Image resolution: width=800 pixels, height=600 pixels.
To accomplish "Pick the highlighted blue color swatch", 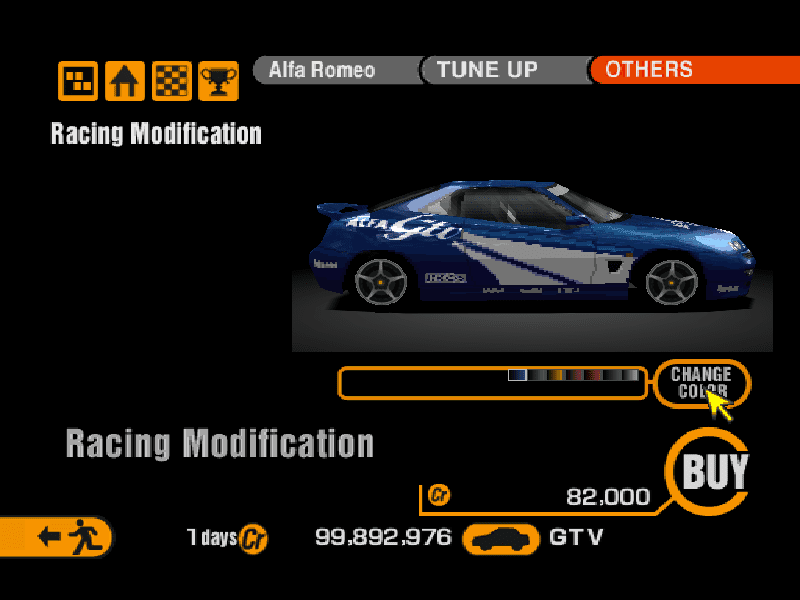I will (517, 375).
